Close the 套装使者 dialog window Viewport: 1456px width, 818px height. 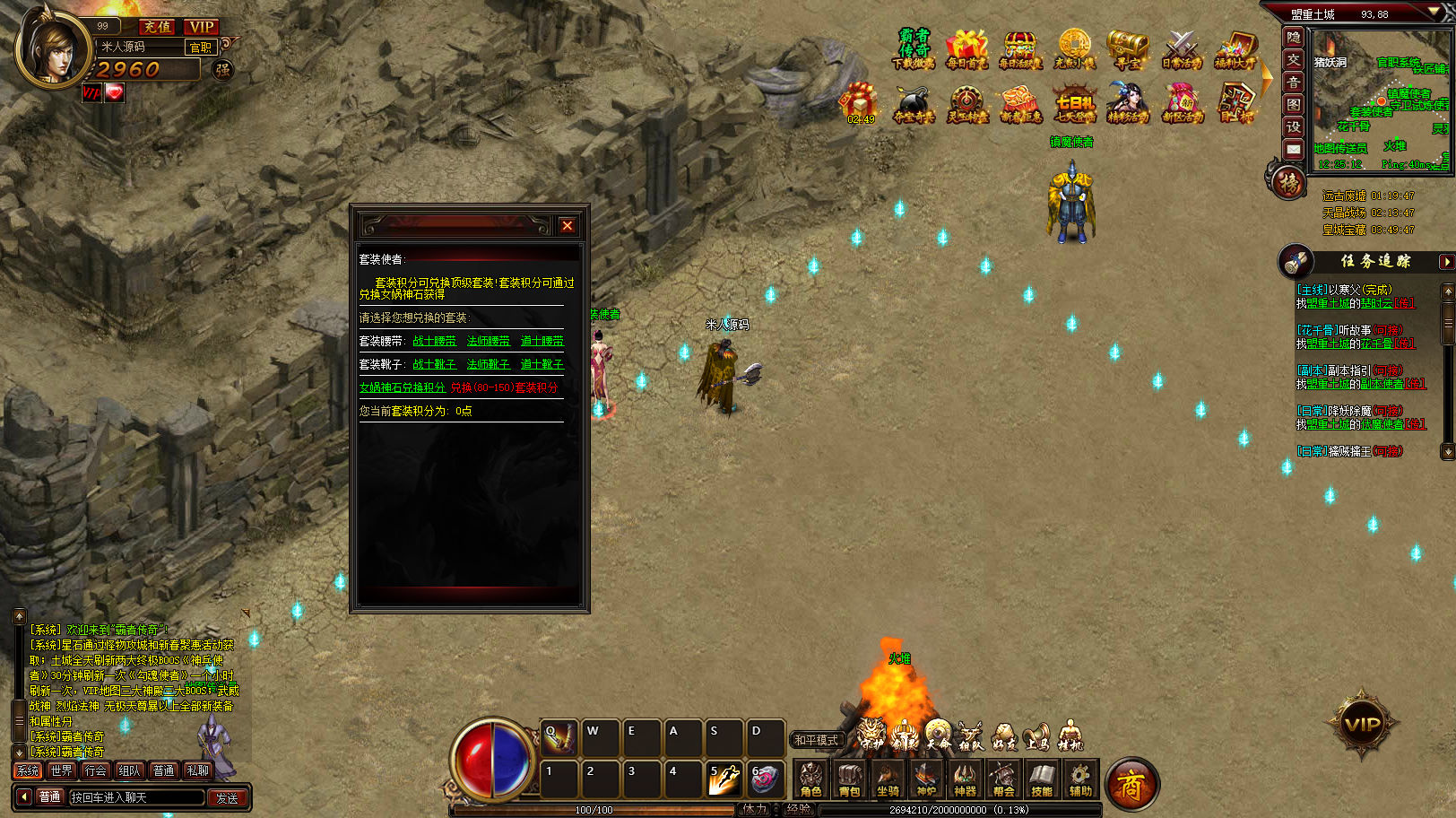tap(567, 226)
